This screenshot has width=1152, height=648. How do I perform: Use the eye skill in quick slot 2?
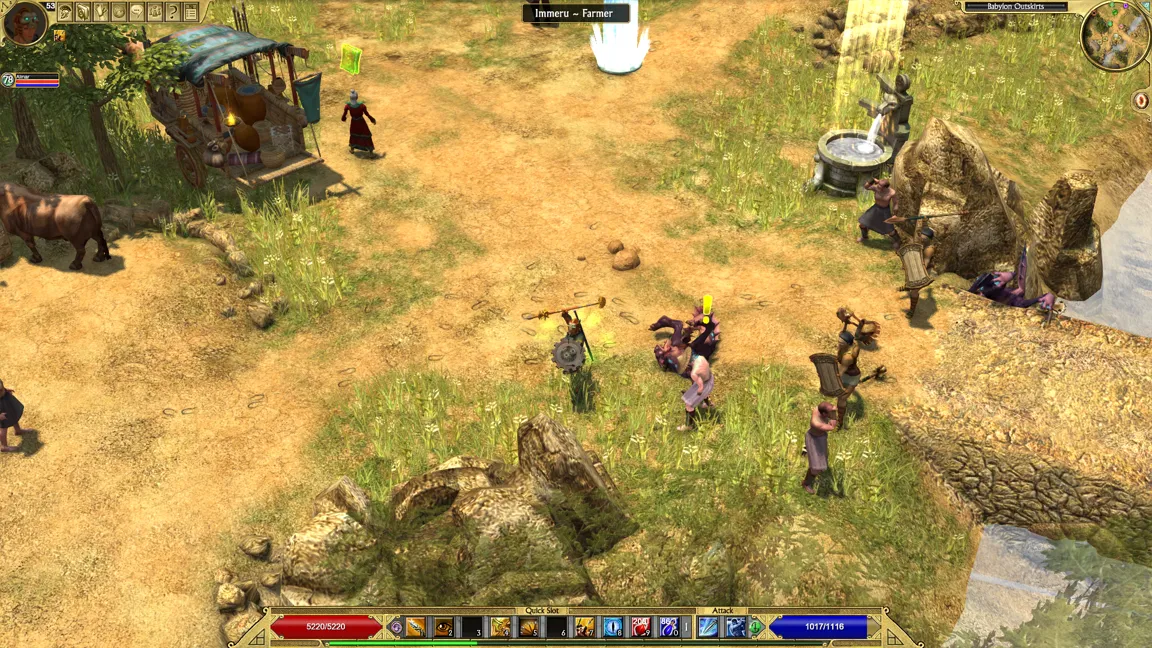(x=443, y=627)
